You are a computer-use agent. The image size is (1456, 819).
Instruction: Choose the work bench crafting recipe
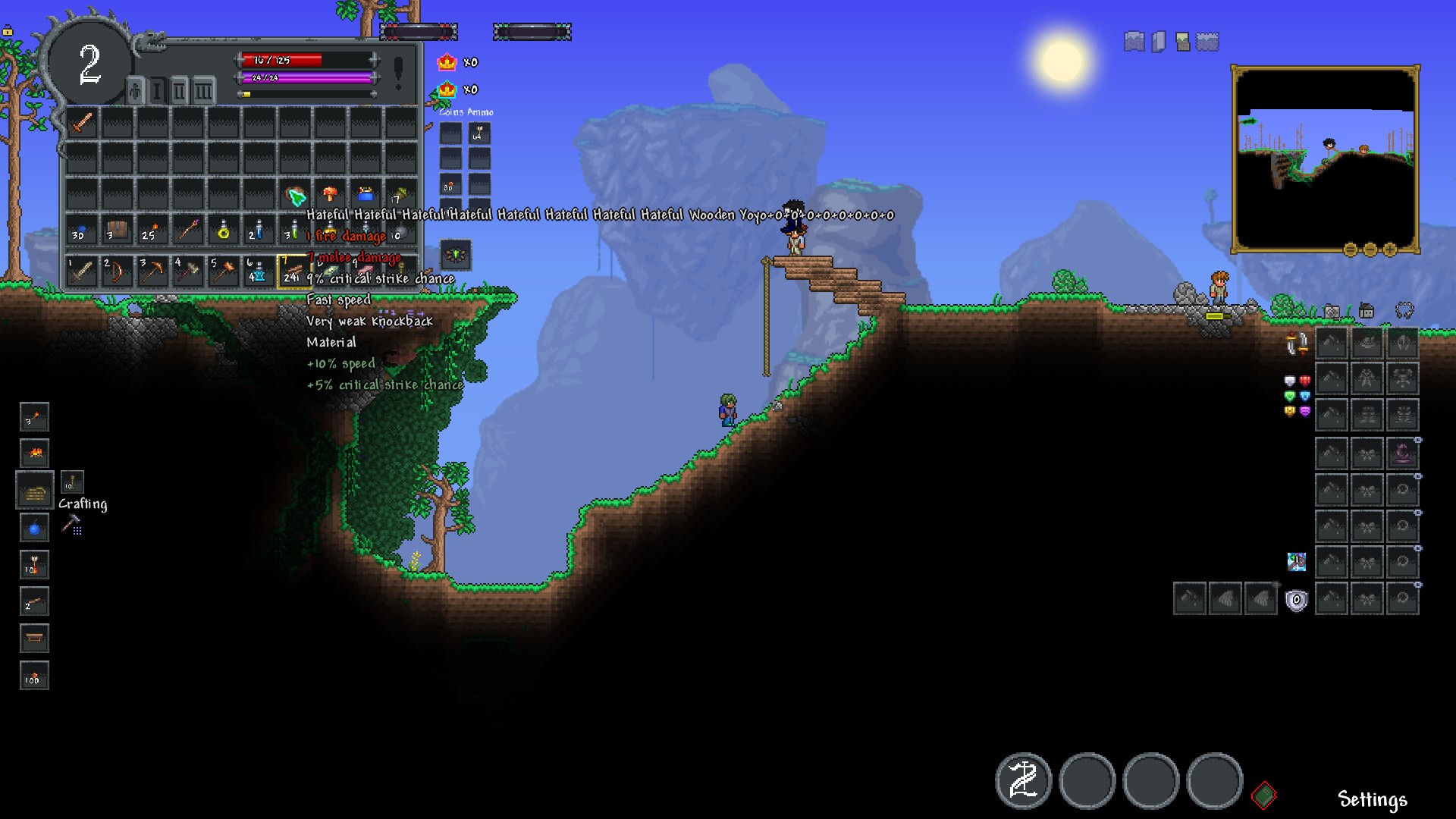[35, 639]
